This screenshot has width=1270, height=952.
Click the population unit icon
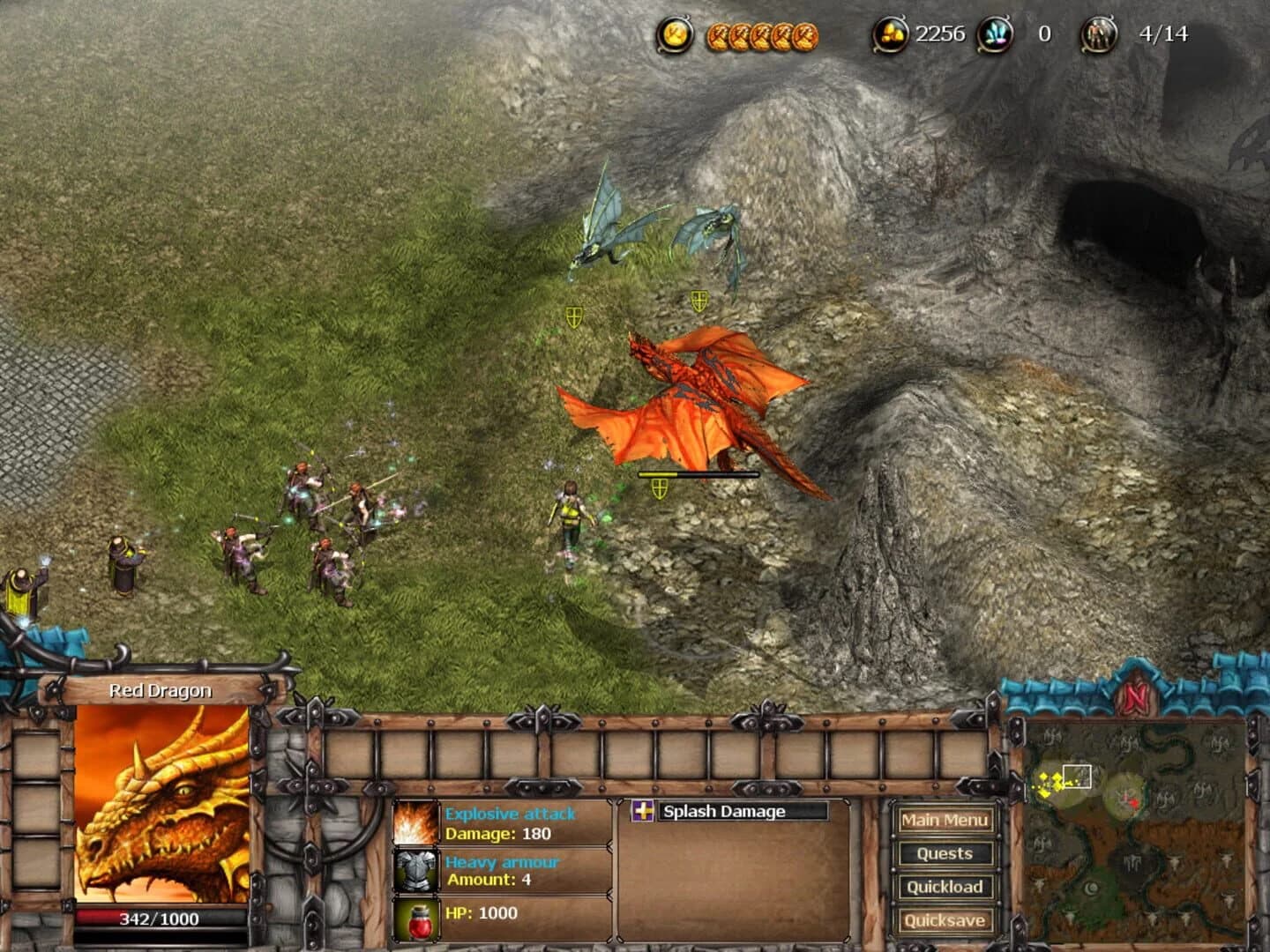pyautogui.click(x=1098, y=33)
